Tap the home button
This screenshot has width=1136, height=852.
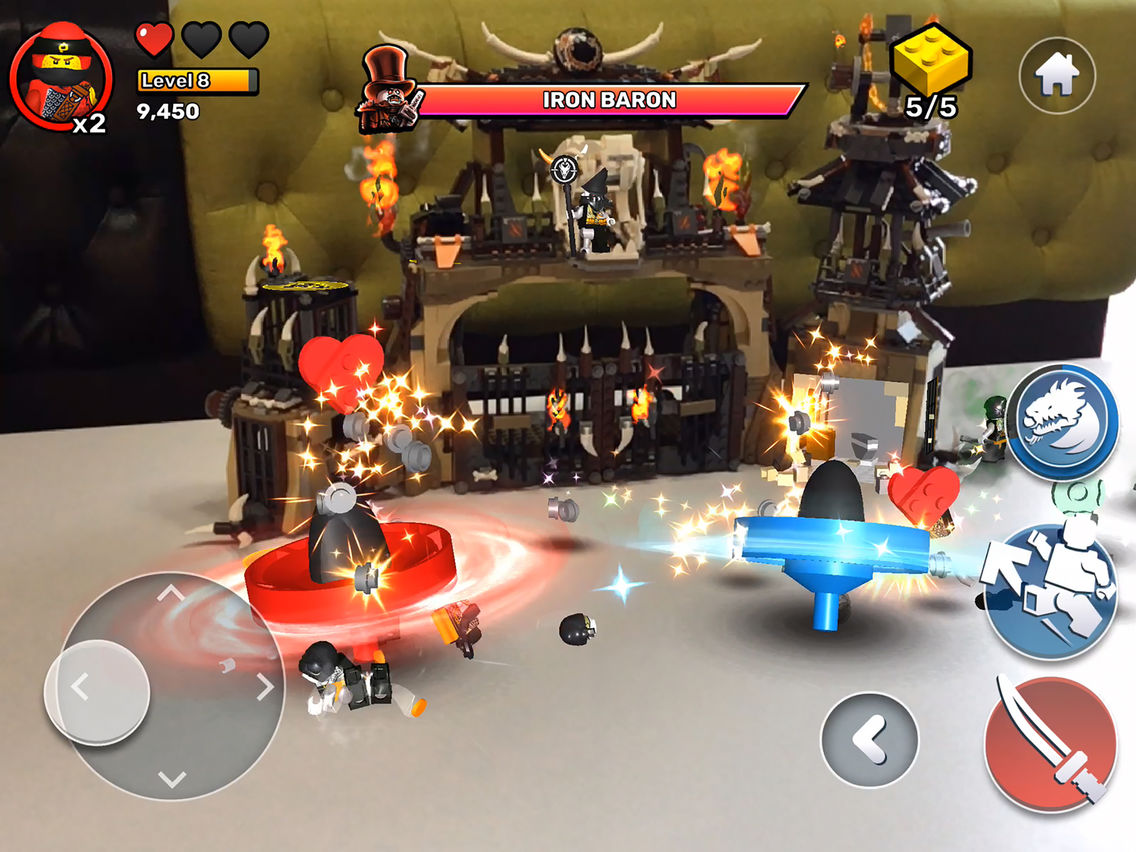[x=1057, y=76]
